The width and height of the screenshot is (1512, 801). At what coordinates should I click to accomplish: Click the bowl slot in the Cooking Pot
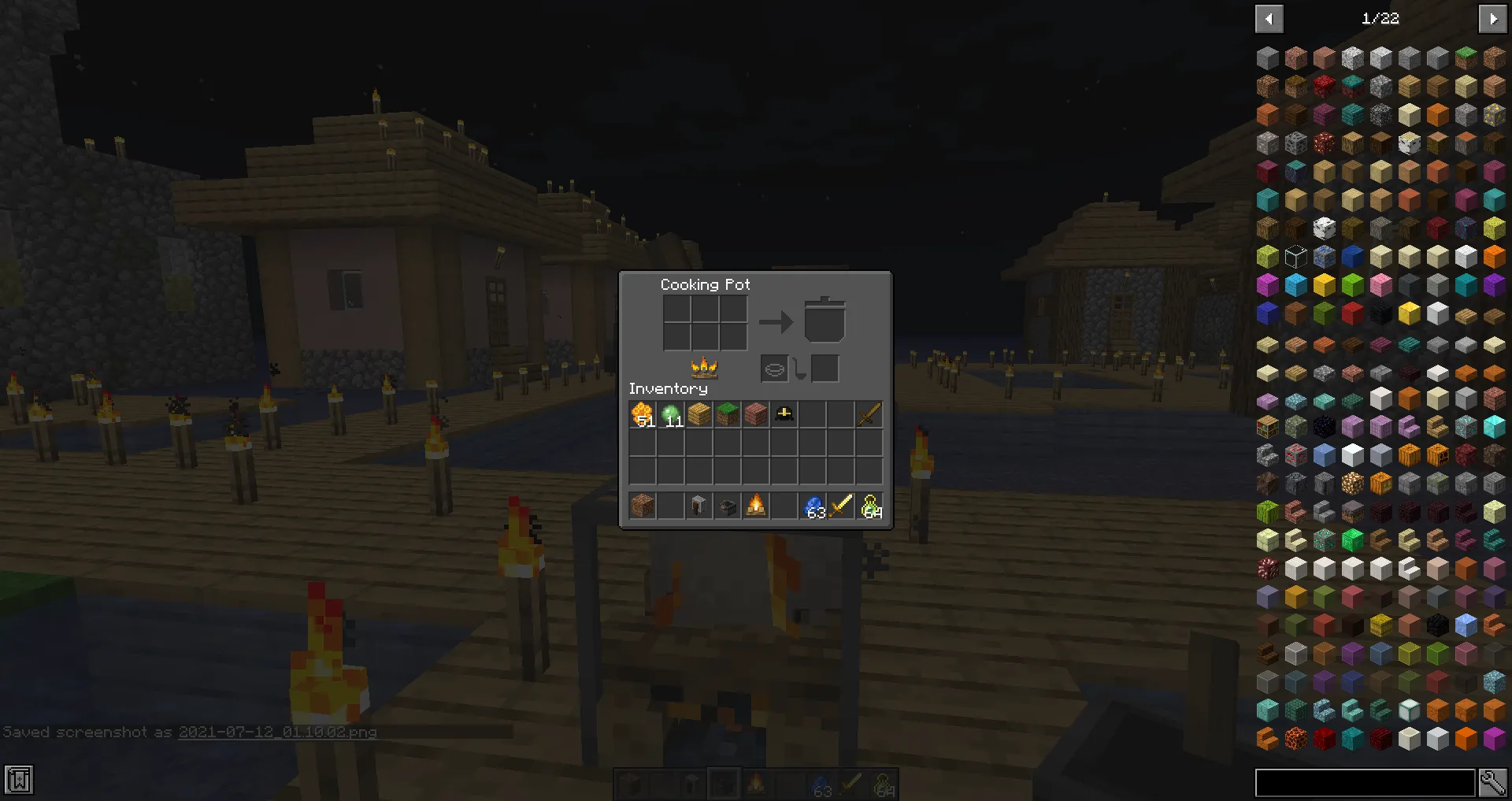point(773,367)
